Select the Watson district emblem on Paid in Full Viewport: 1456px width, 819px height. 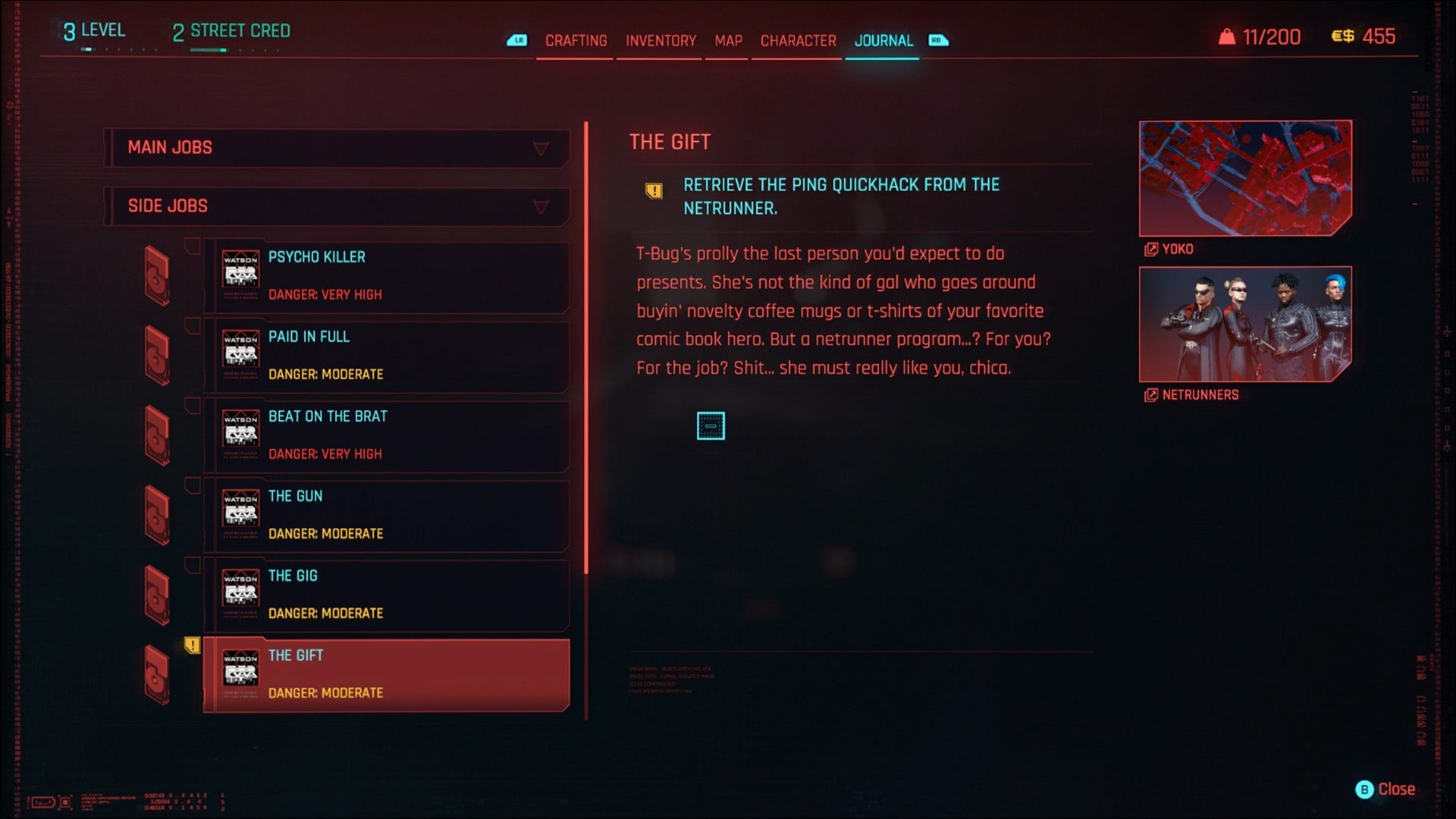243,349
